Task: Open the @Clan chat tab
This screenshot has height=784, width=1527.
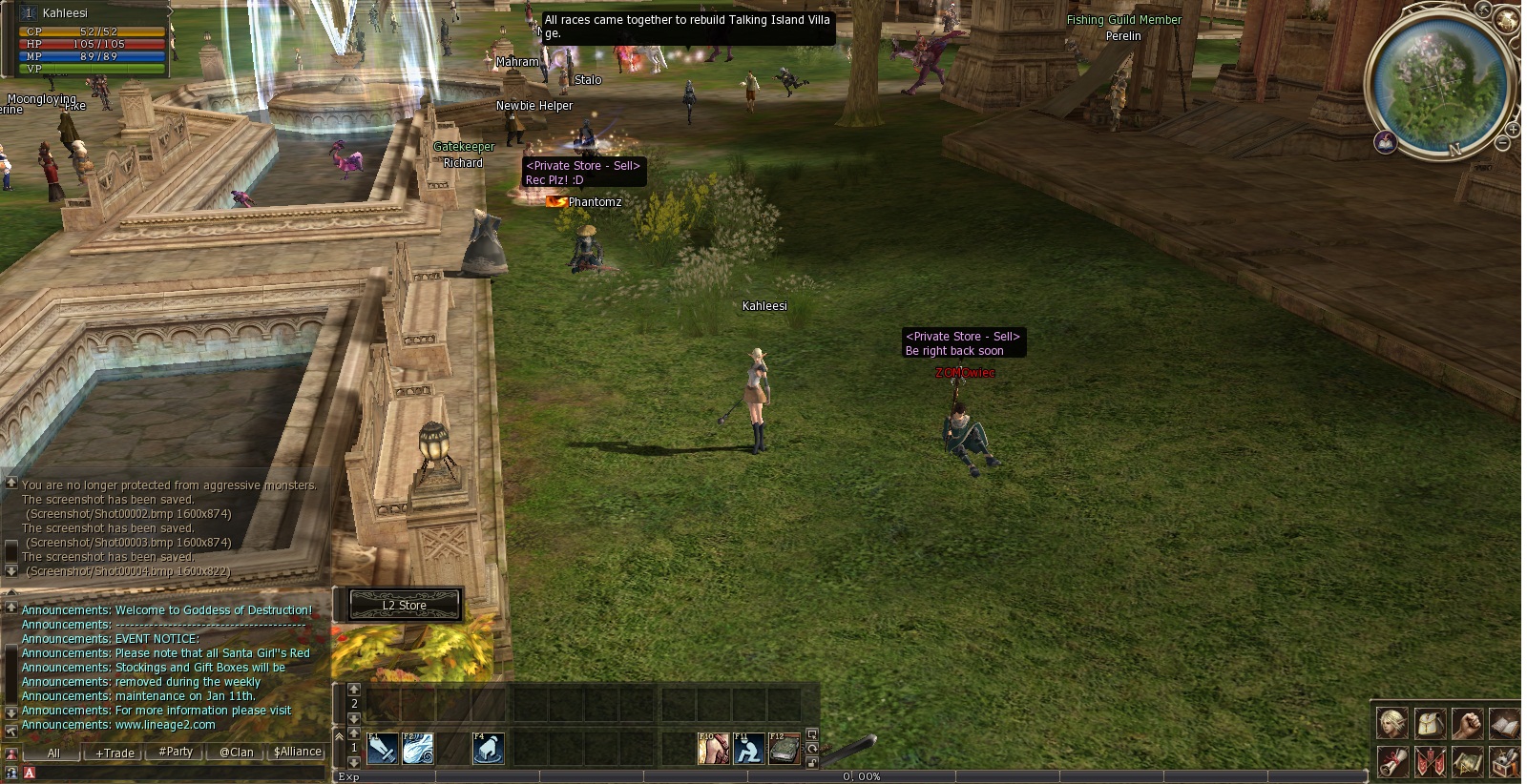Action: tap(237, 752)
